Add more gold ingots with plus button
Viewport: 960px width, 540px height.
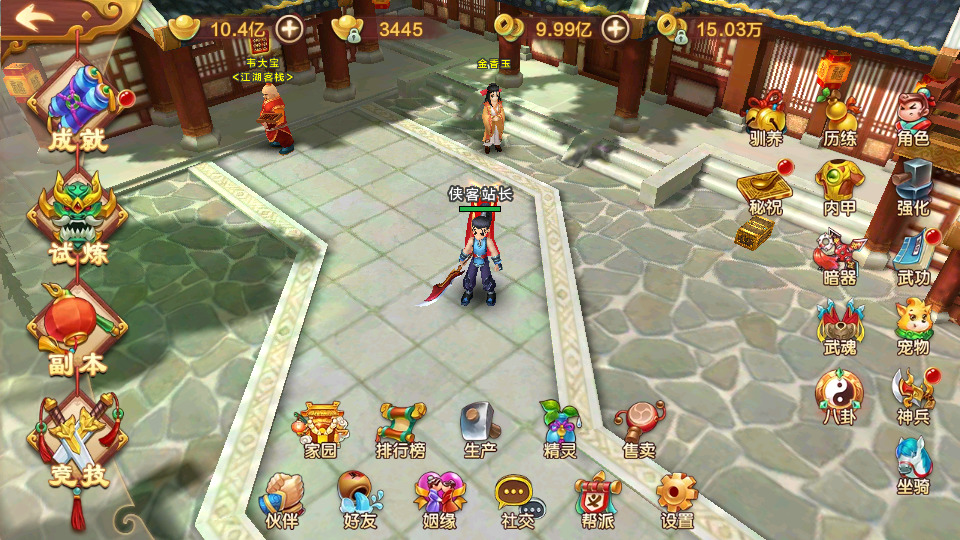click(290, 28)
